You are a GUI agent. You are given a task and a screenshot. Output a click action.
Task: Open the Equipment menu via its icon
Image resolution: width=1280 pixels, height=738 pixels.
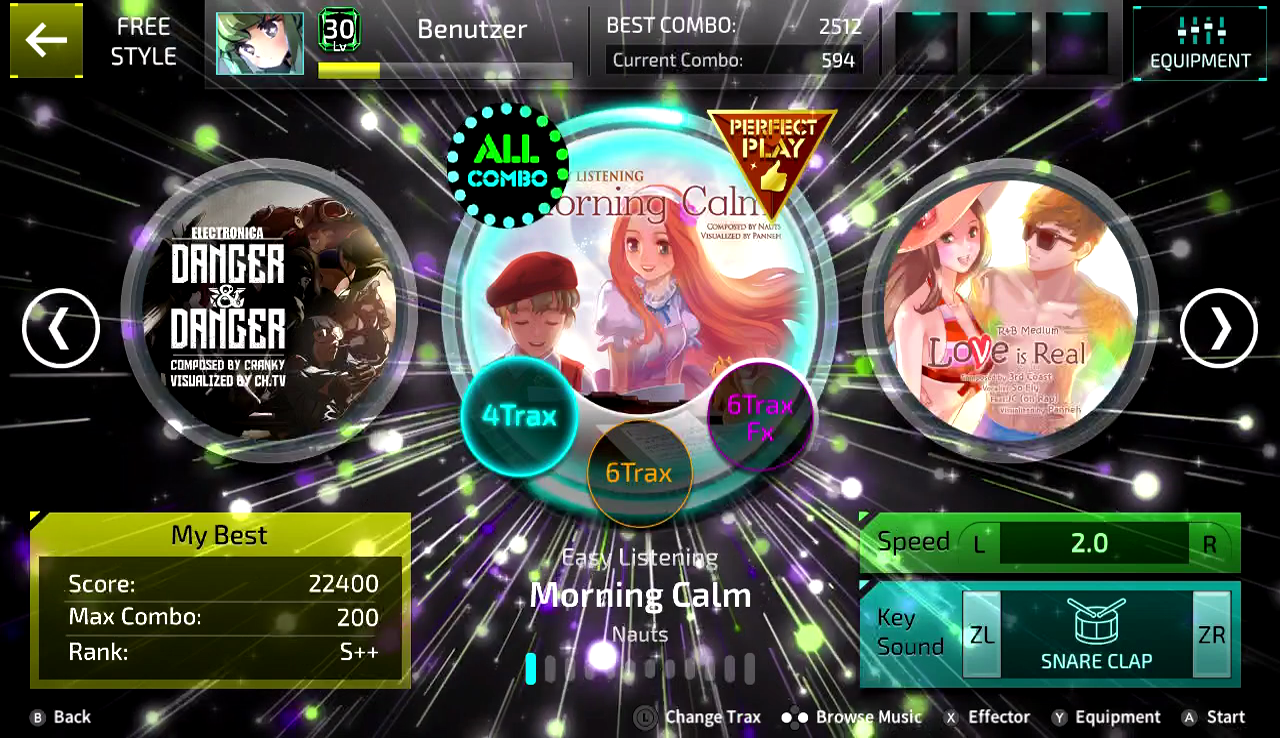(x=1199, y=42)
